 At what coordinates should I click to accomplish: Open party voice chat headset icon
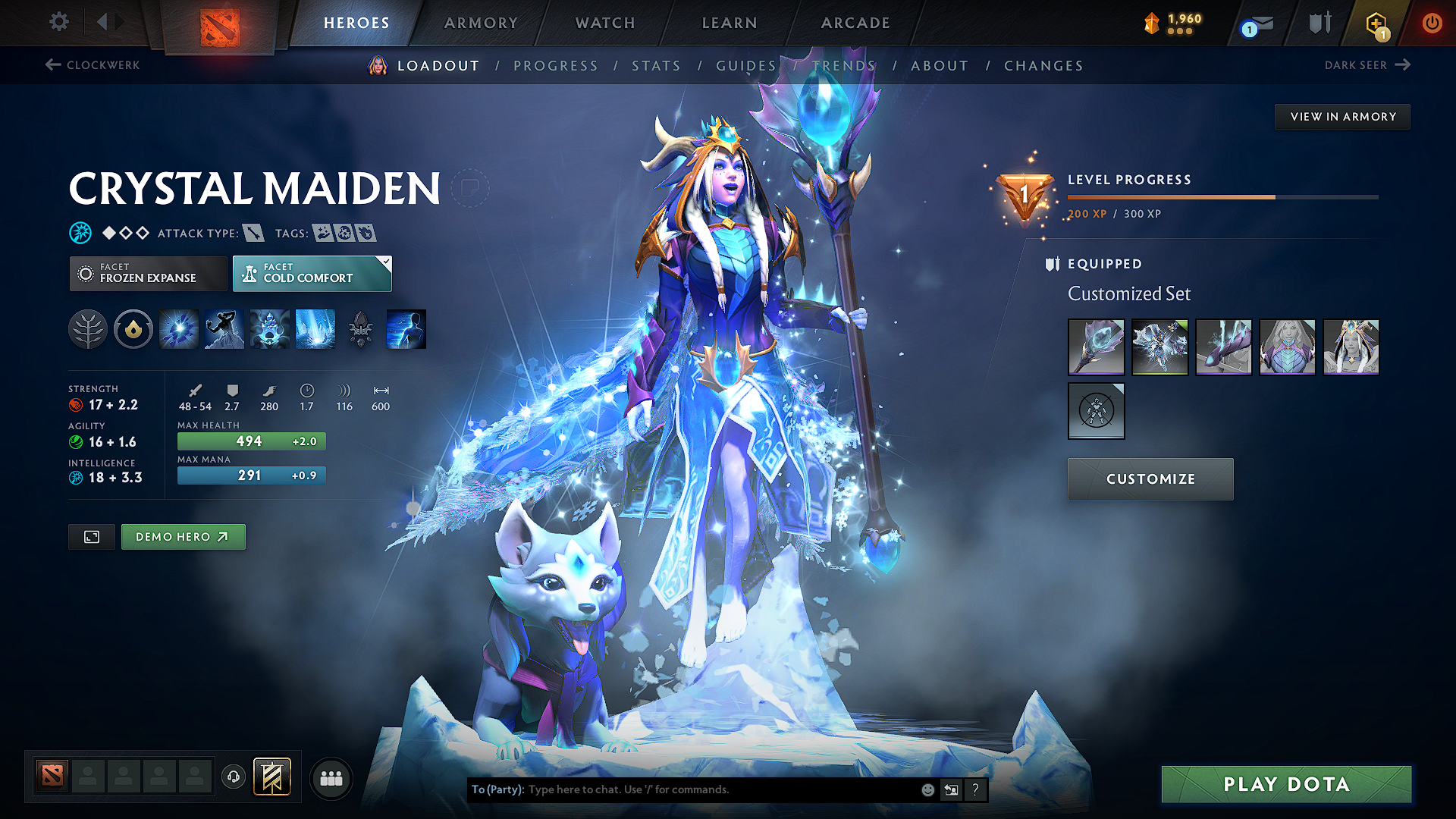click(233, 778)
